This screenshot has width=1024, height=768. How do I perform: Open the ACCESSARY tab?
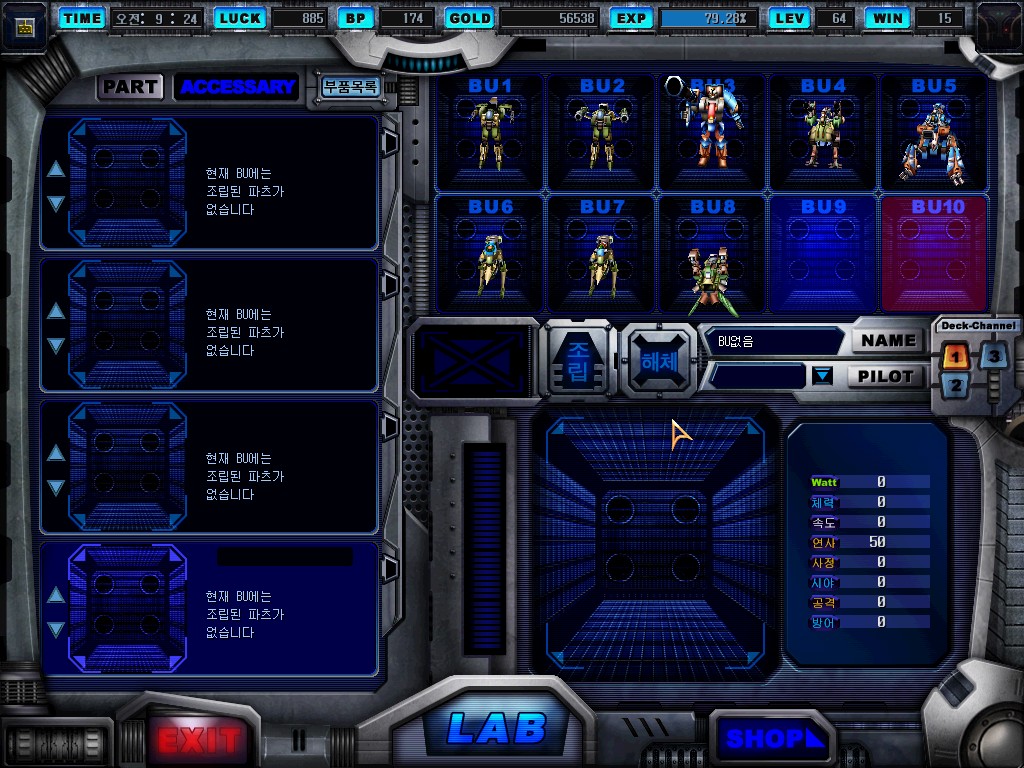coord(238,87)
